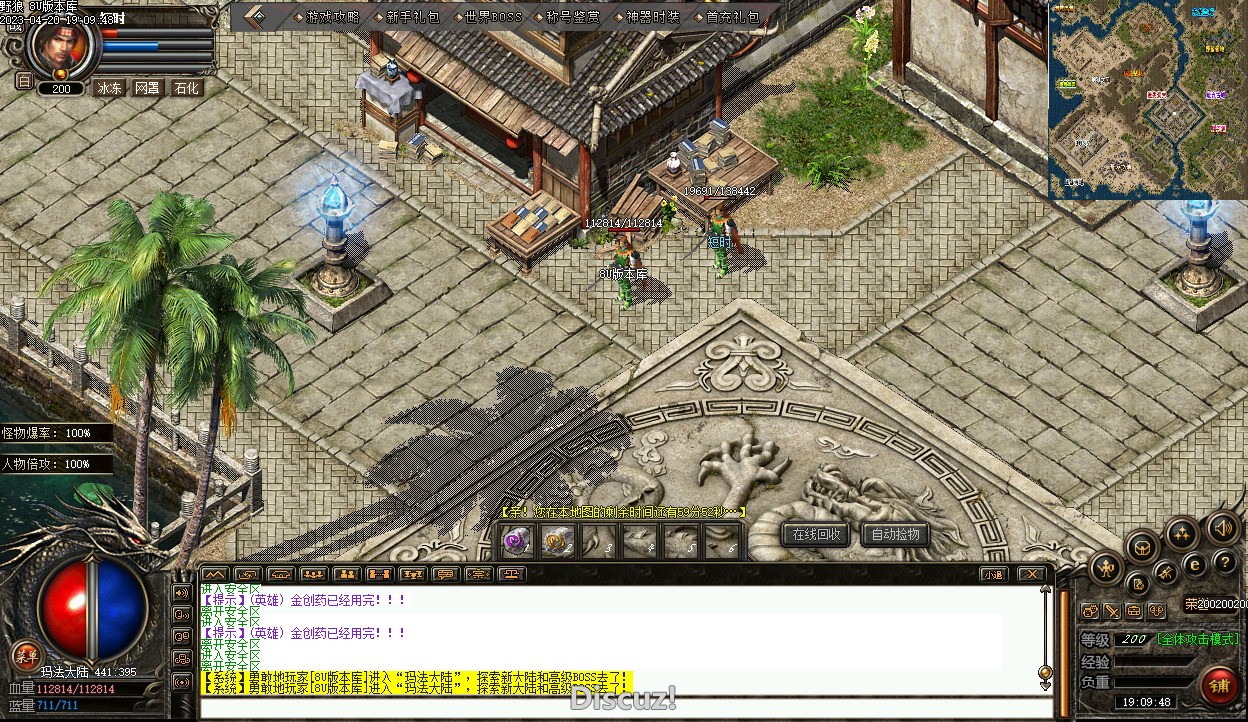This screenshot has width=1248, height=722.
Task: Open the 游戏攻略 game guide menu
Action: 332,17
